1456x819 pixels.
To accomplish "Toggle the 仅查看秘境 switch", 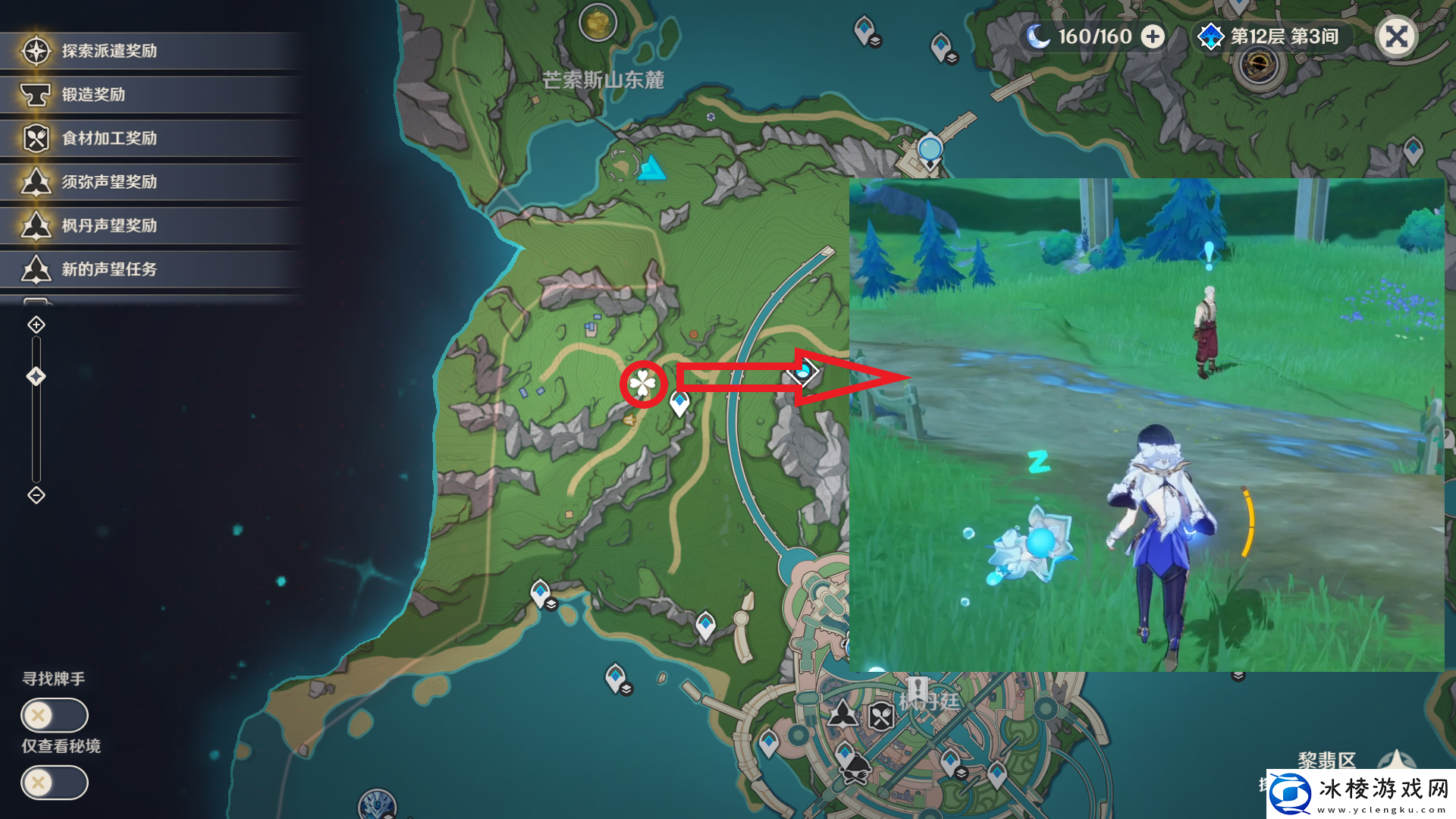I will pos(55,782).
